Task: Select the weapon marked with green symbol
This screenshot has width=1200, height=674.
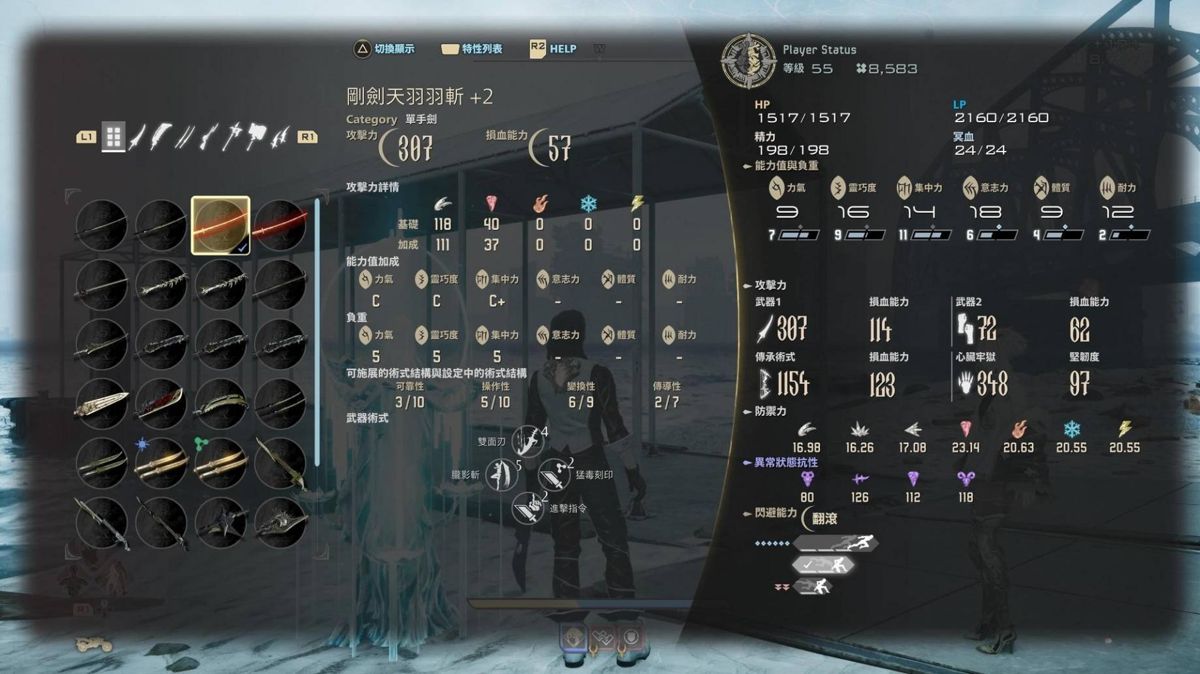Action: (220, 461)
